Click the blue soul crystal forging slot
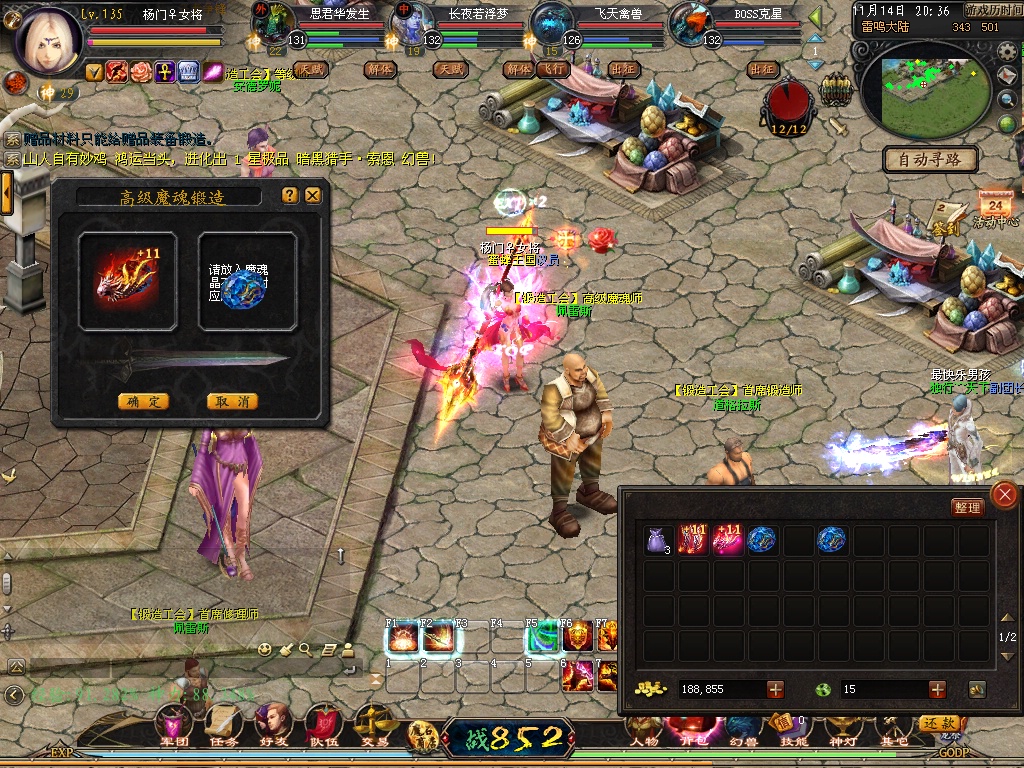 click(246, 281)
